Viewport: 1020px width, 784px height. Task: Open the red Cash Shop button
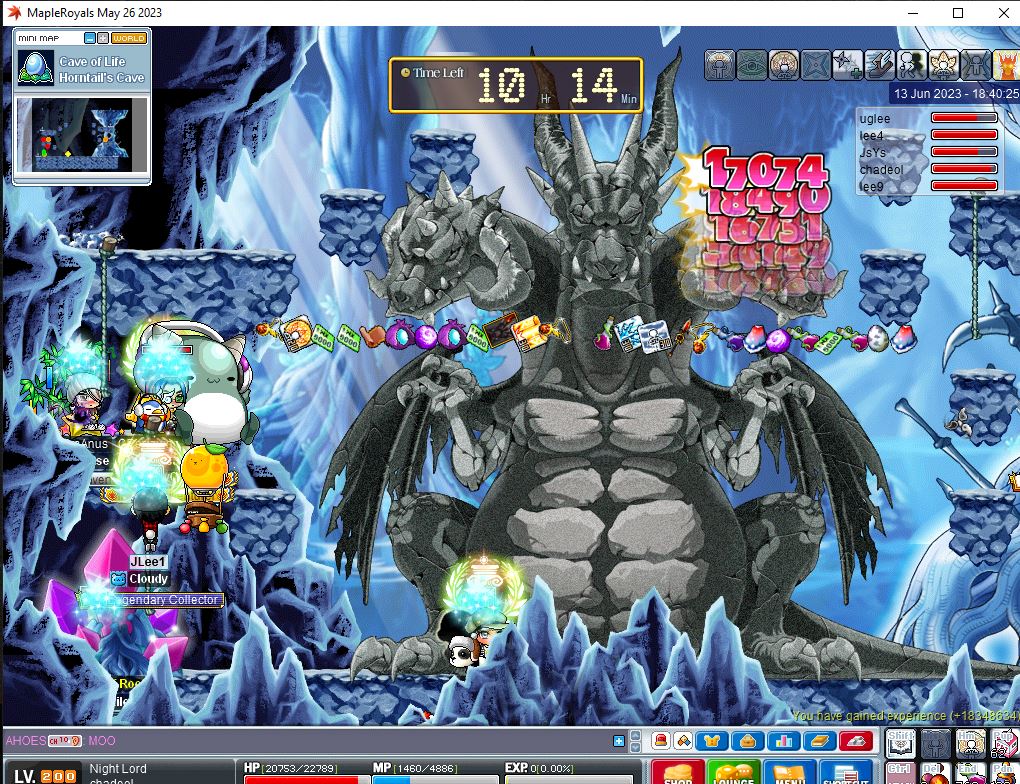pyautogui.click(x=677, y=773)
